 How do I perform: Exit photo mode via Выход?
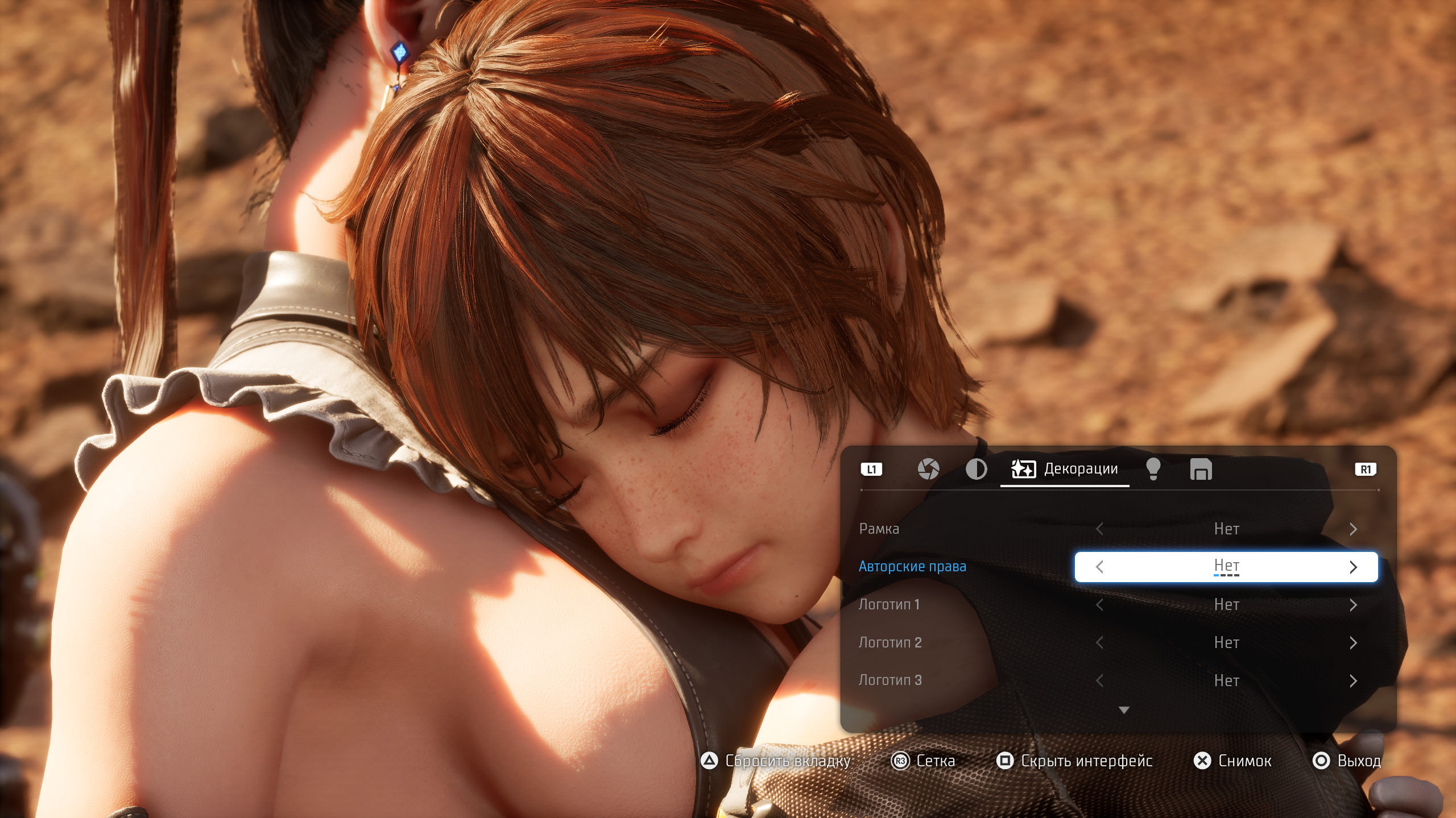point(1346,761)
